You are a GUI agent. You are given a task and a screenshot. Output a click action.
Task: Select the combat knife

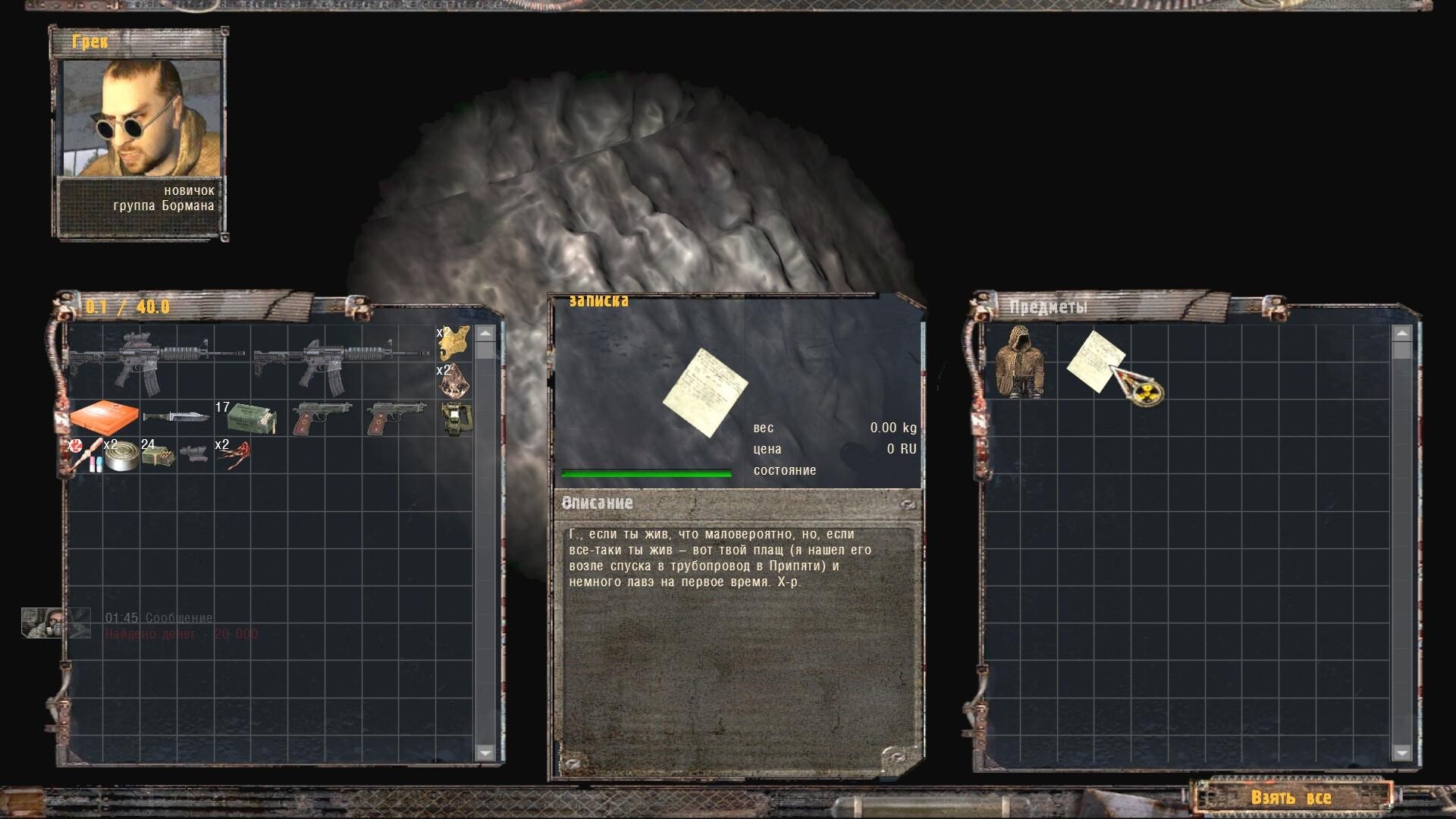(177, 417)
